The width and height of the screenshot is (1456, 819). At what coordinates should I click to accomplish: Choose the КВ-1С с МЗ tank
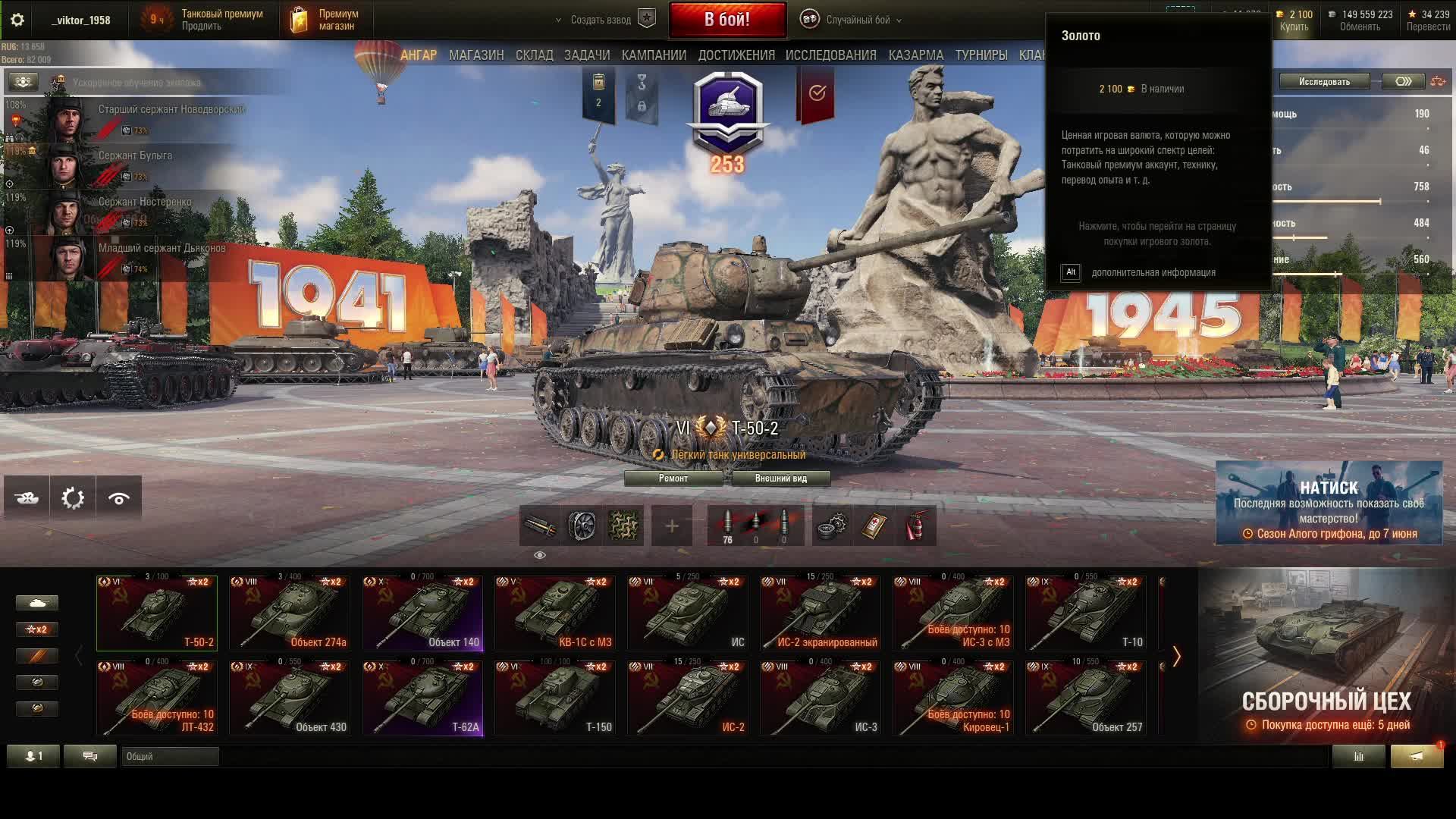[x=555, y=613]
